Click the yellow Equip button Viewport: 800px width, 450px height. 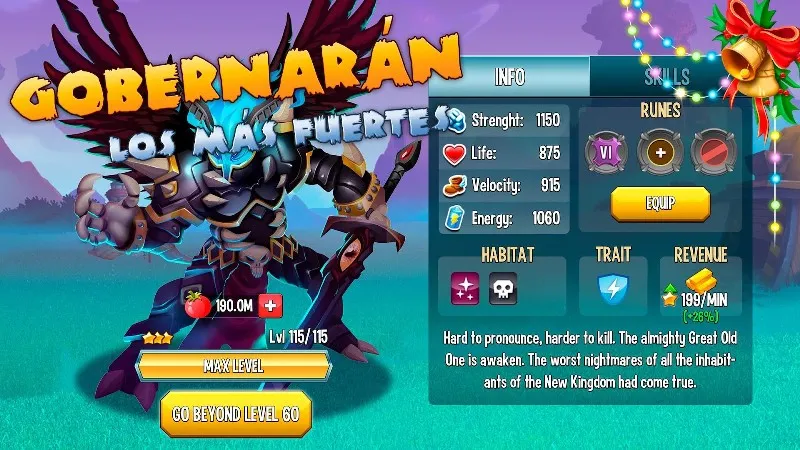click(x=660, y=203)
